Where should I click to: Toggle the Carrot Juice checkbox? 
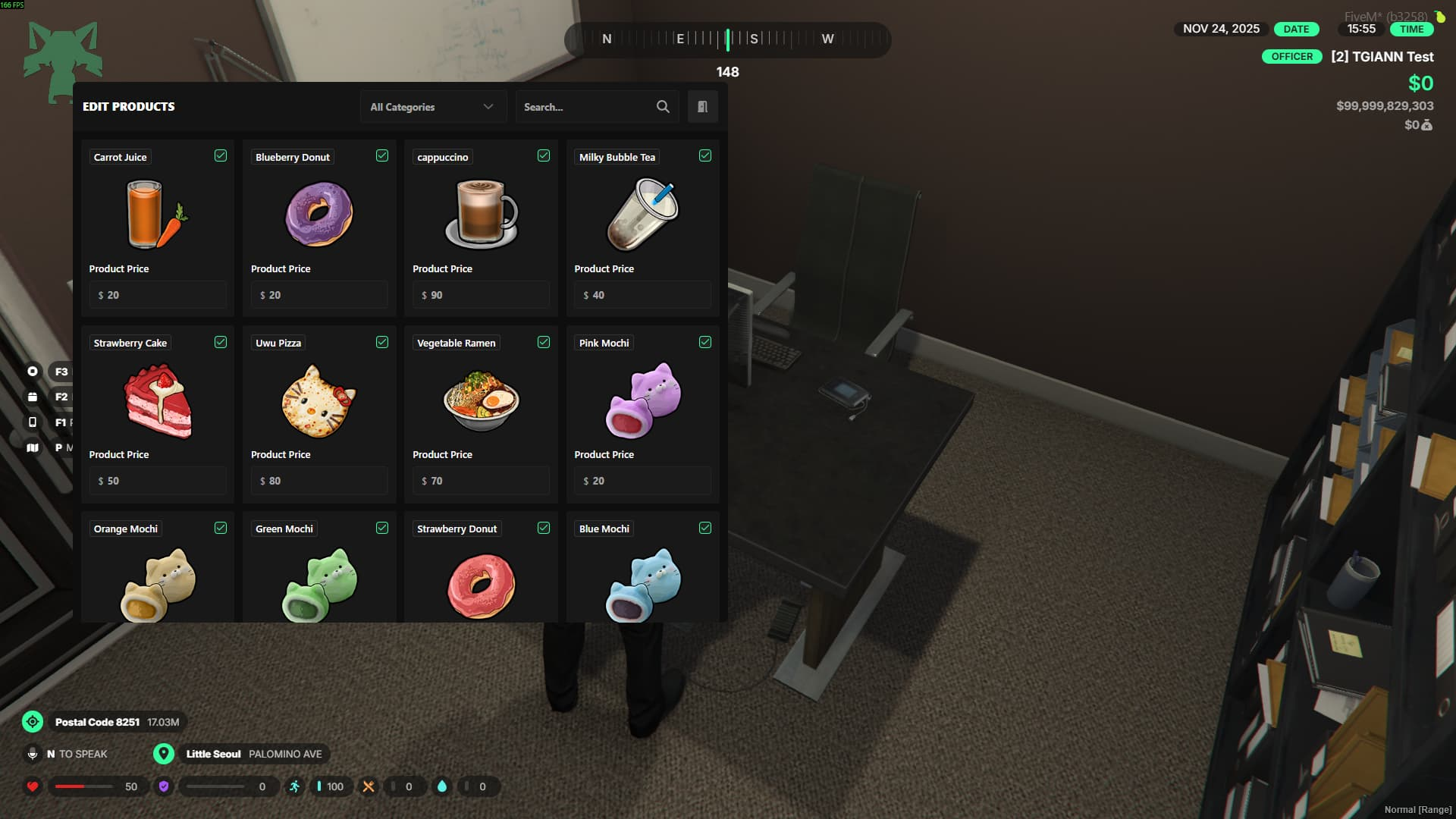[x=221, y=155]
